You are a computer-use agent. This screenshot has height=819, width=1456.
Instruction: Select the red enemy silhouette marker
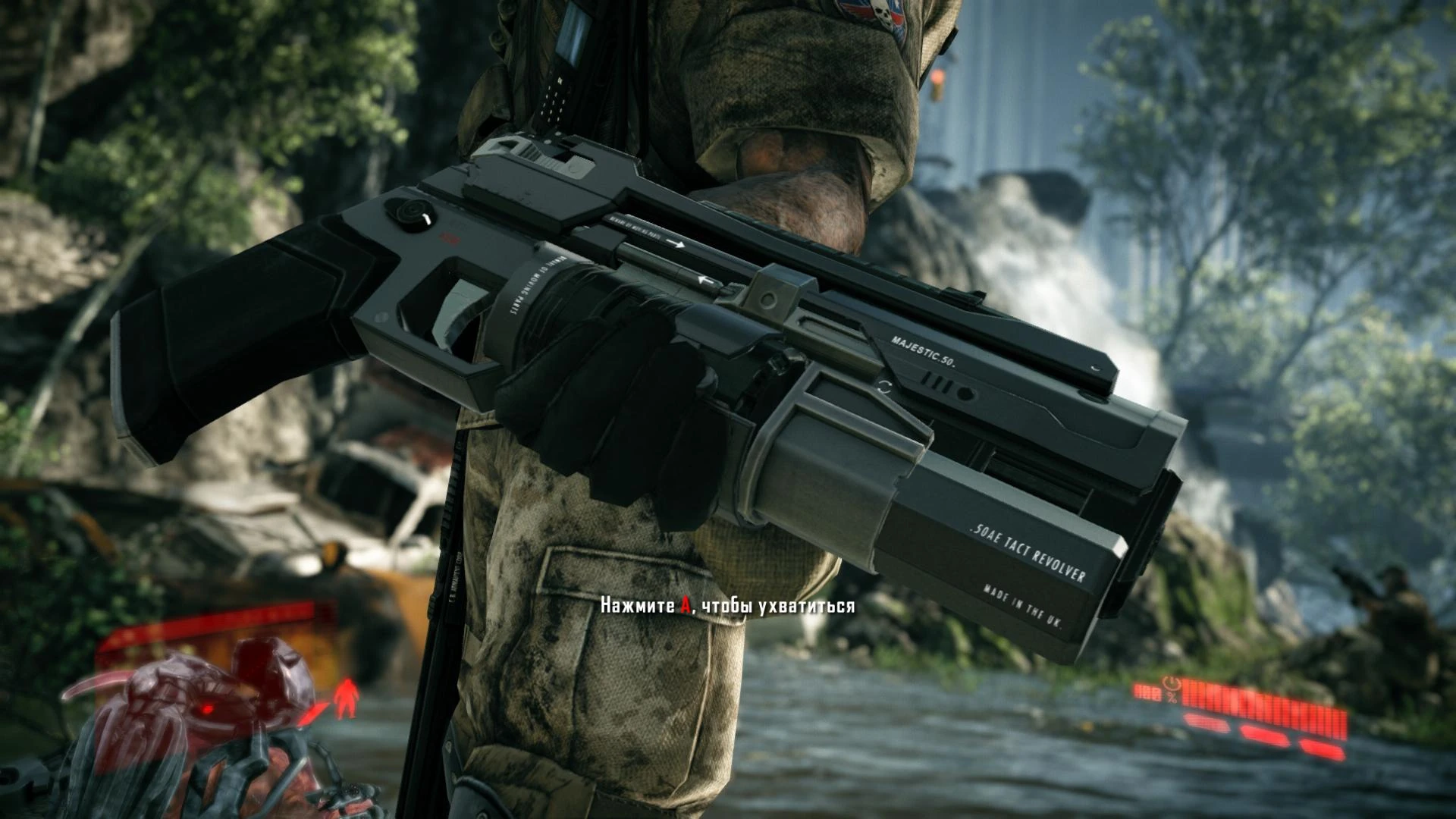(x=348, y=698)
